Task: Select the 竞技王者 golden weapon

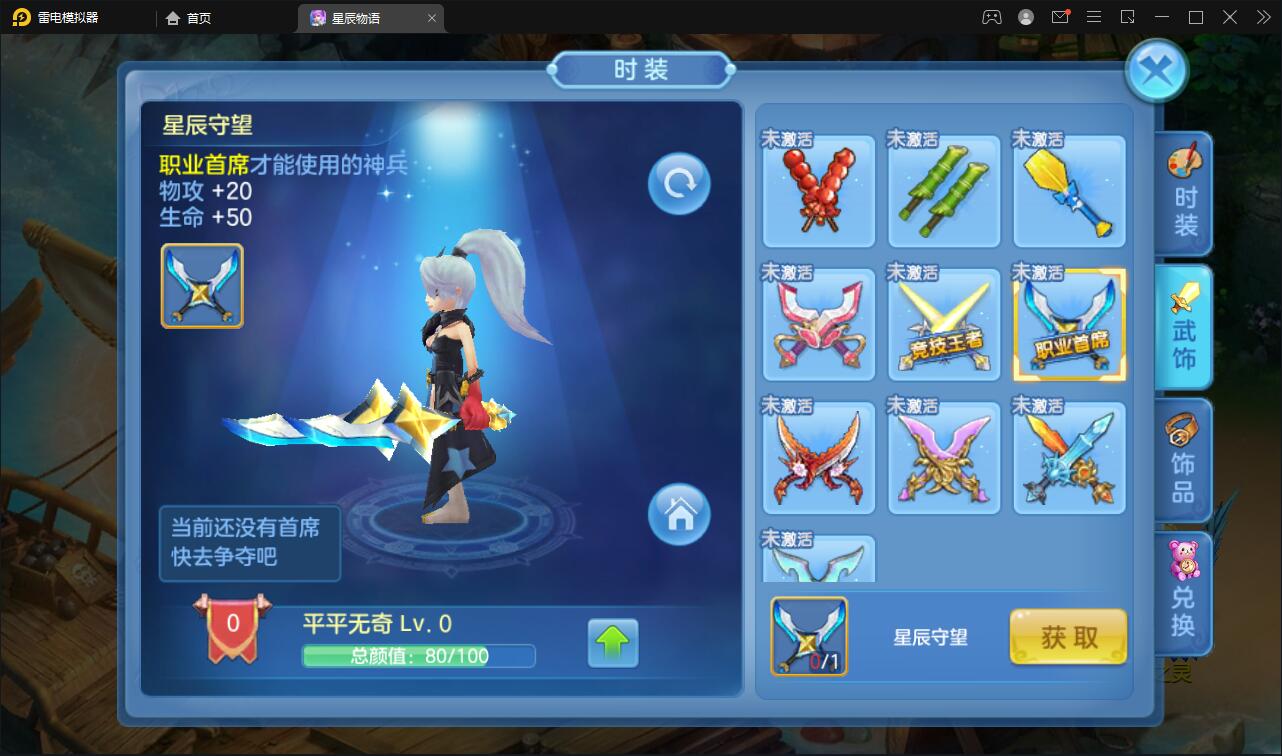Action: tap(944, 323)
